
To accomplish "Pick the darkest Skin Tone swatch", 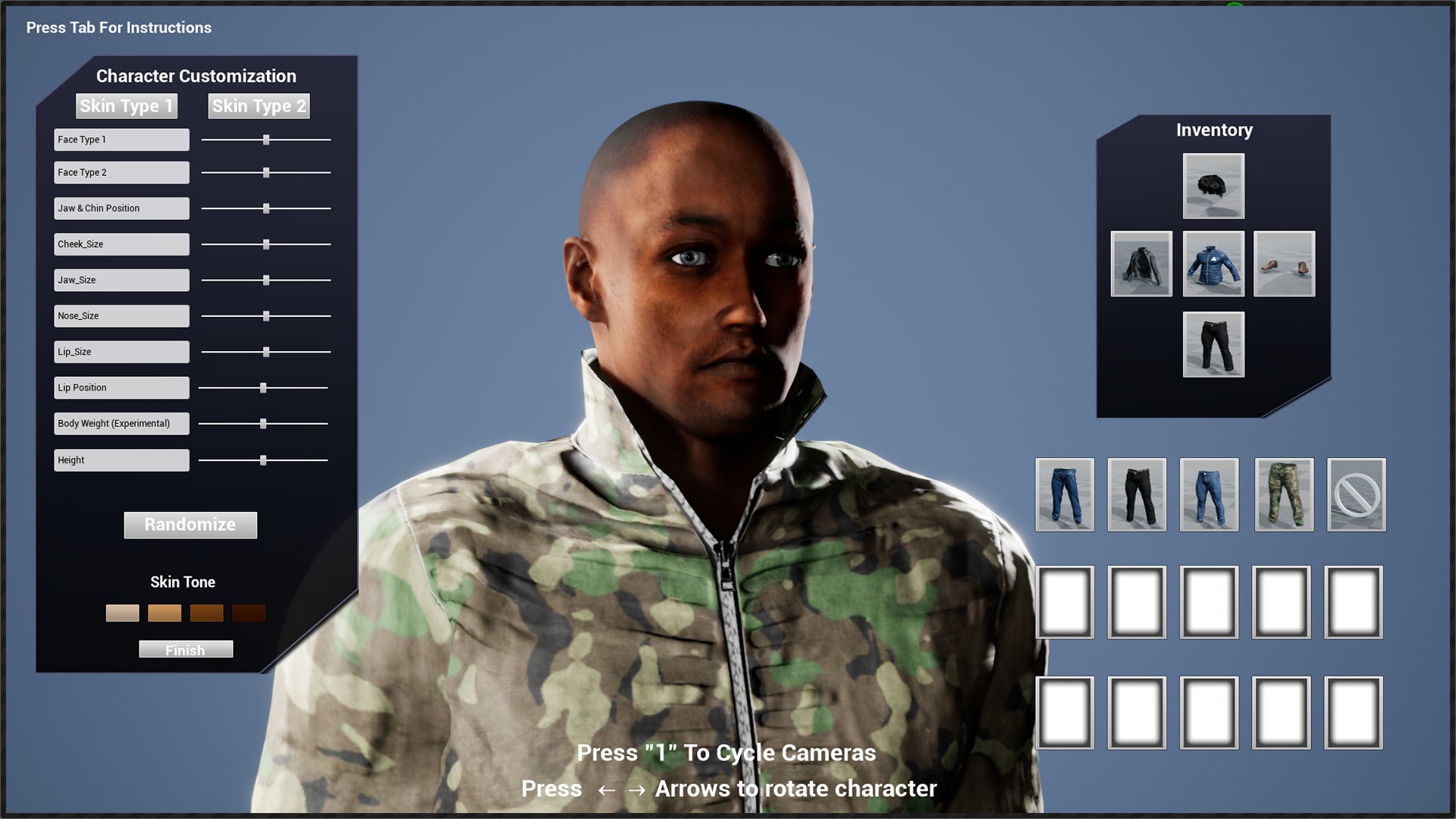I will [249, 613].
